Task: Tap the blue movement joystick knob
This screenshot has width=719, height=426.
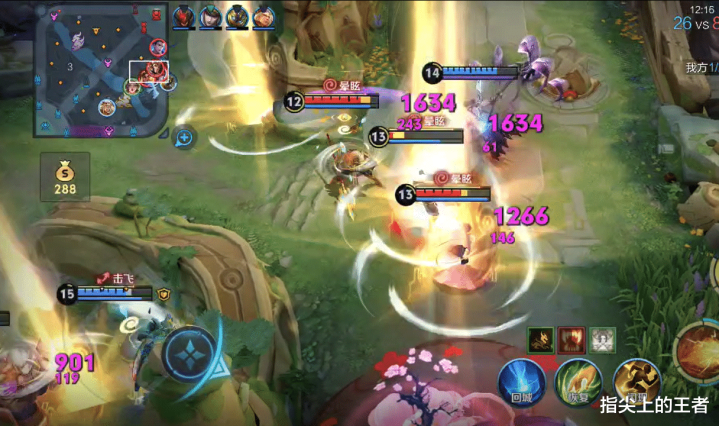Action: point(192,356)
